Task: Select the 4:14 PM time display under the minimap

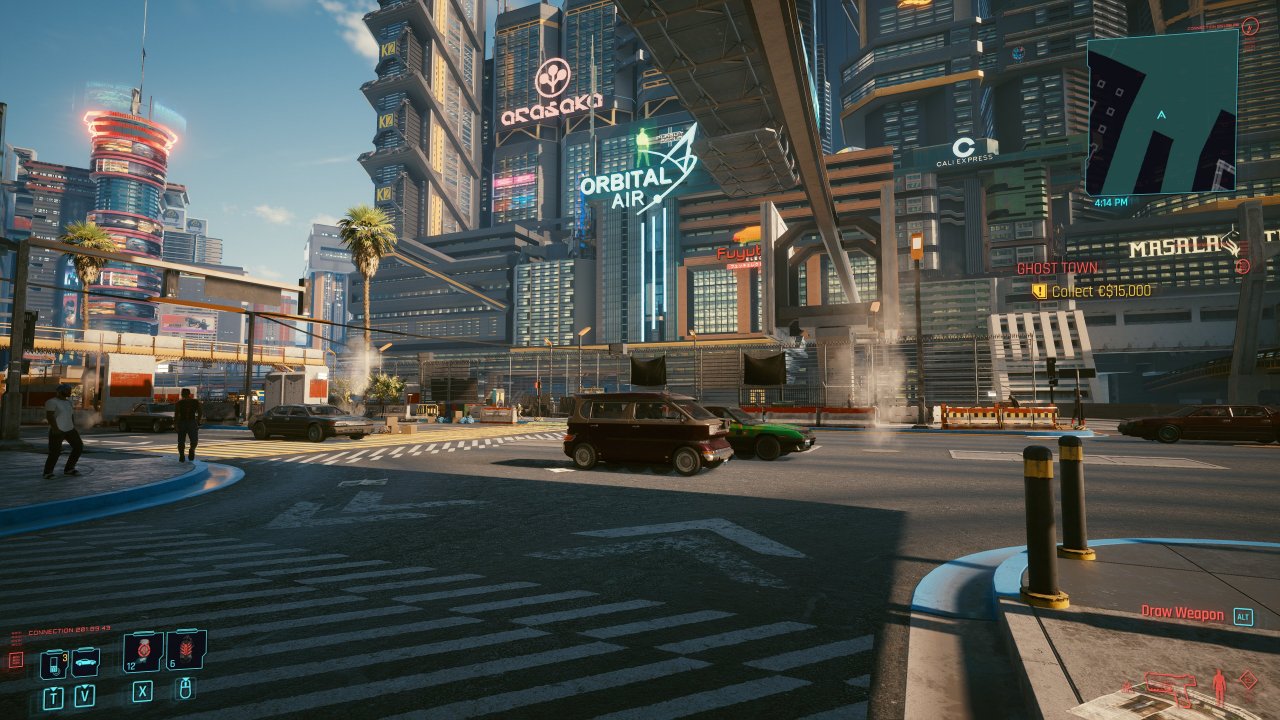Action: 1110,201
